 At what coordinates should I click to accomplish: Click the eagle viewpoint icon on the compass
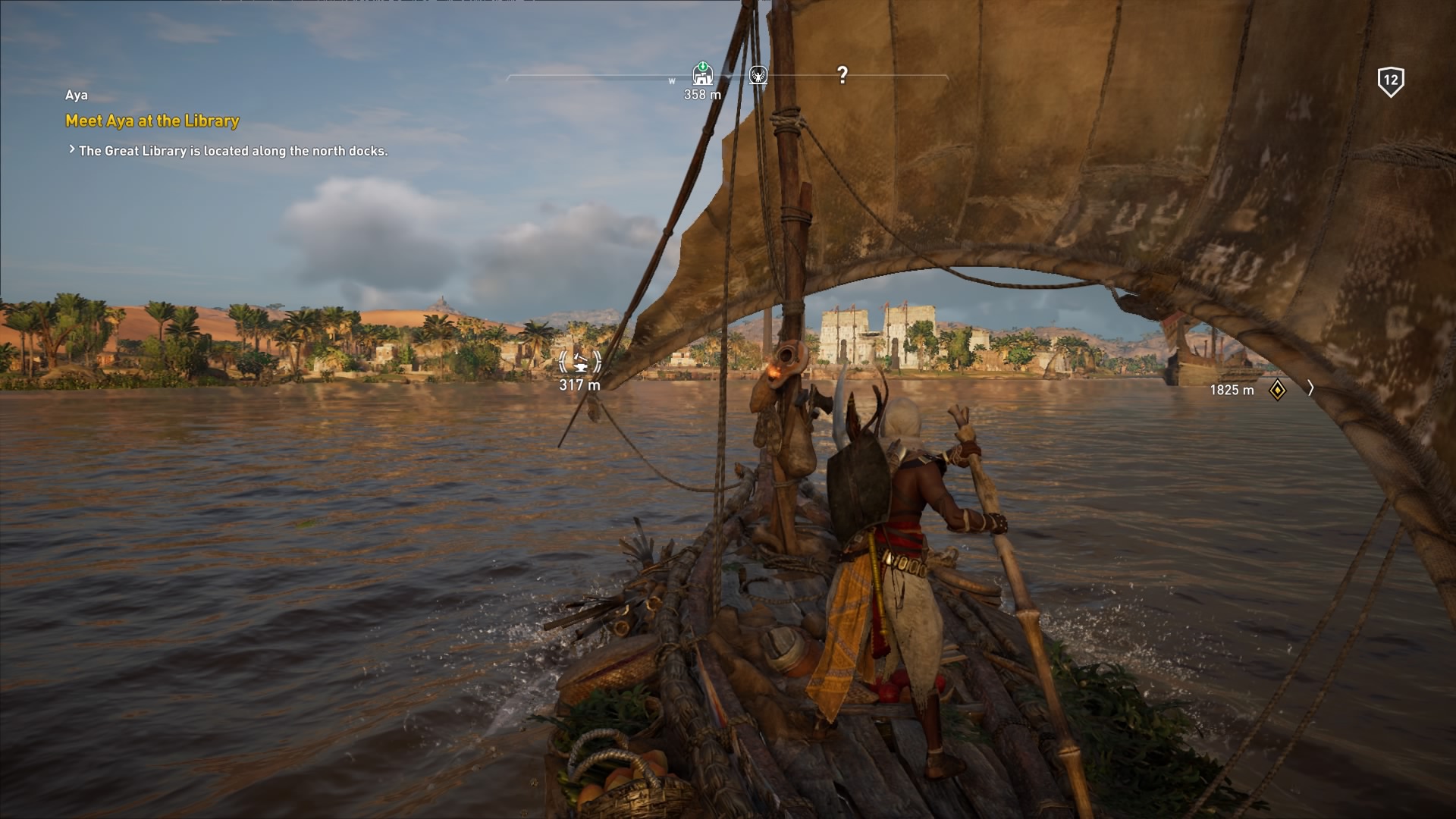(x=758, y=74)
